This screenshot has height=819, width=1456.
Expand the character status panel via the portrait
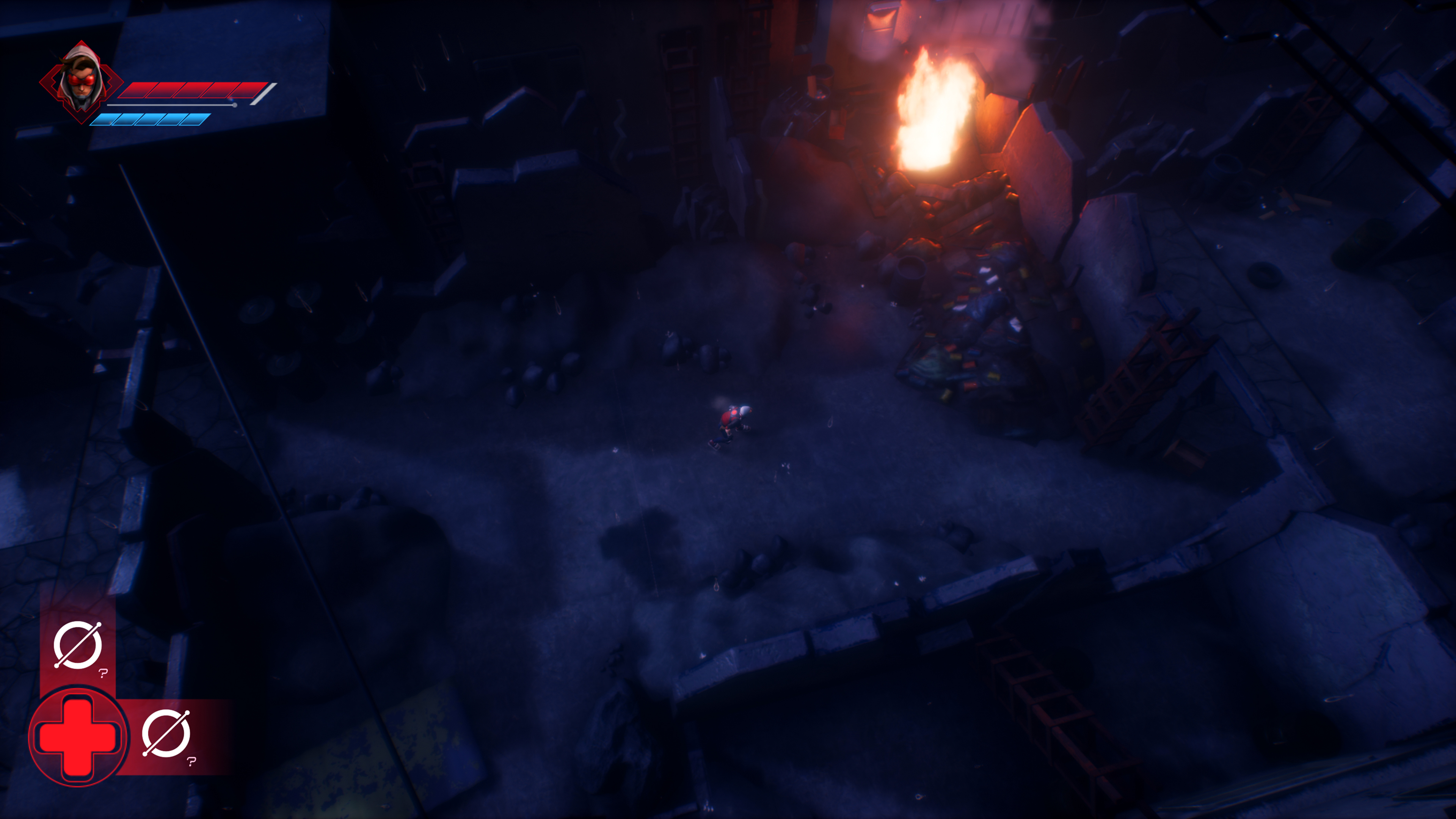click(x=82, y=82)
